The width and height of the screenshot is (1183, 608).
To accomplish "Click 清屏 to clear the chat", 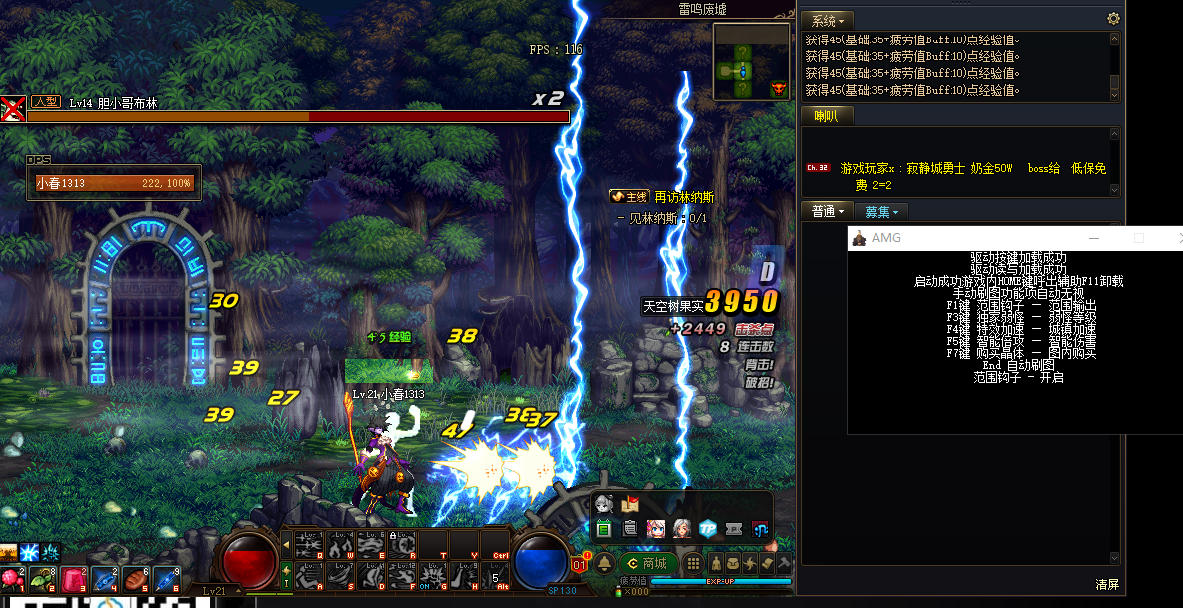I will [x=1106, y=584].
